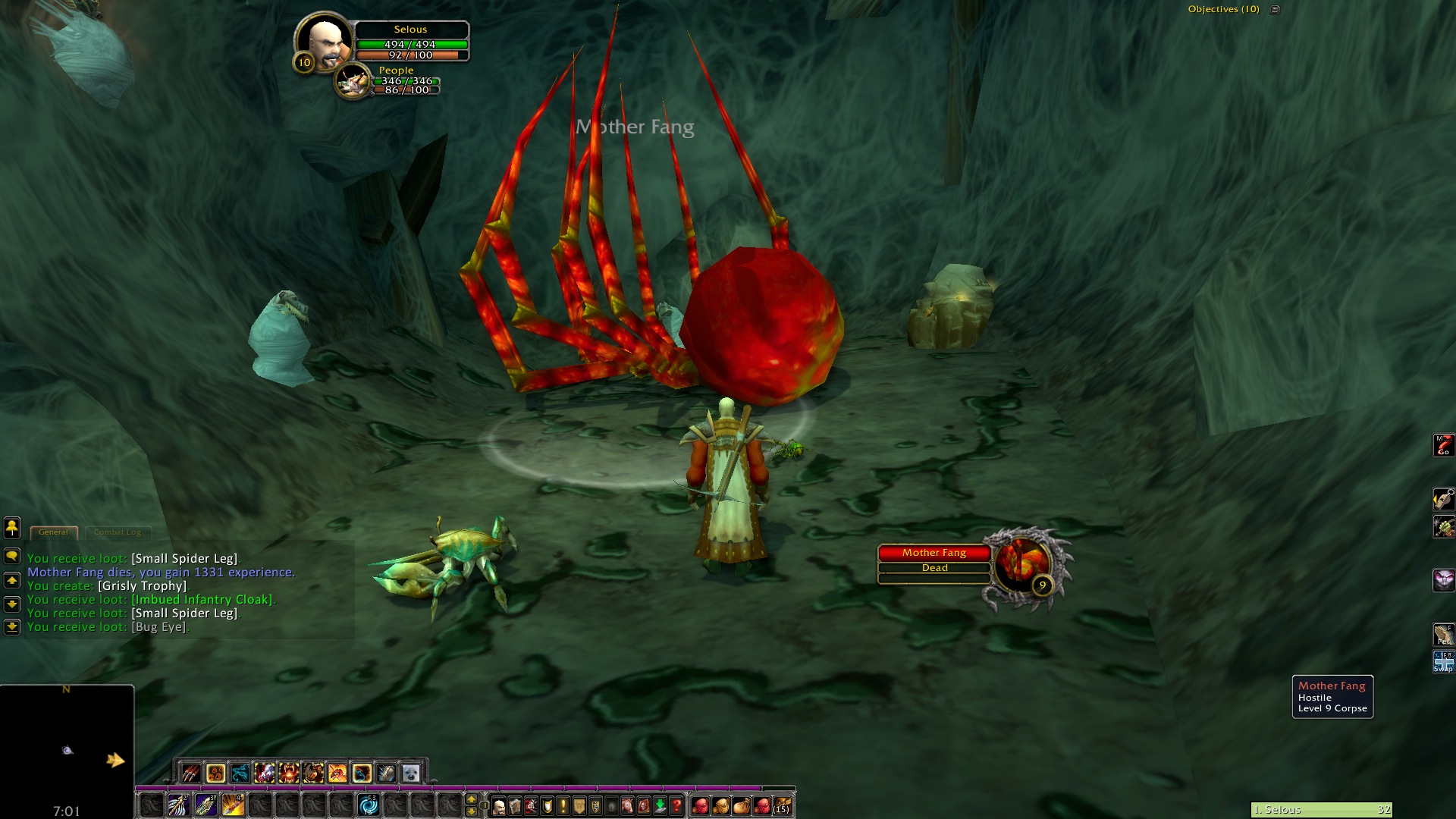Open the Objectives tracker header
1456x819 pixels.
(x=1223, y=9)
